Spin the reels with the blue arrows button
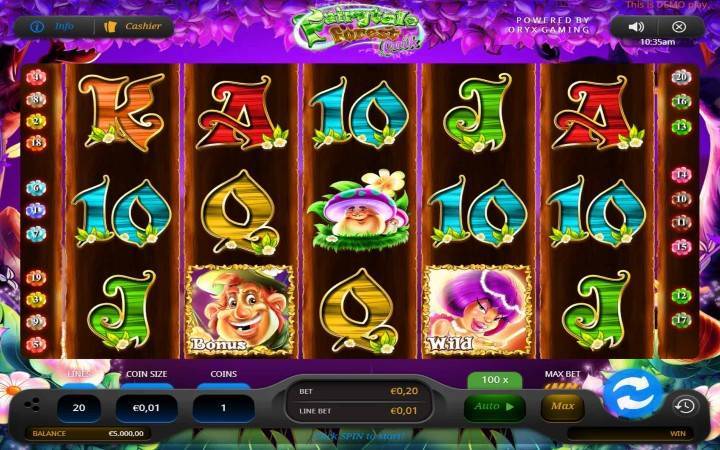This screenshot has height=450, width=720. [x=630, y=394]
